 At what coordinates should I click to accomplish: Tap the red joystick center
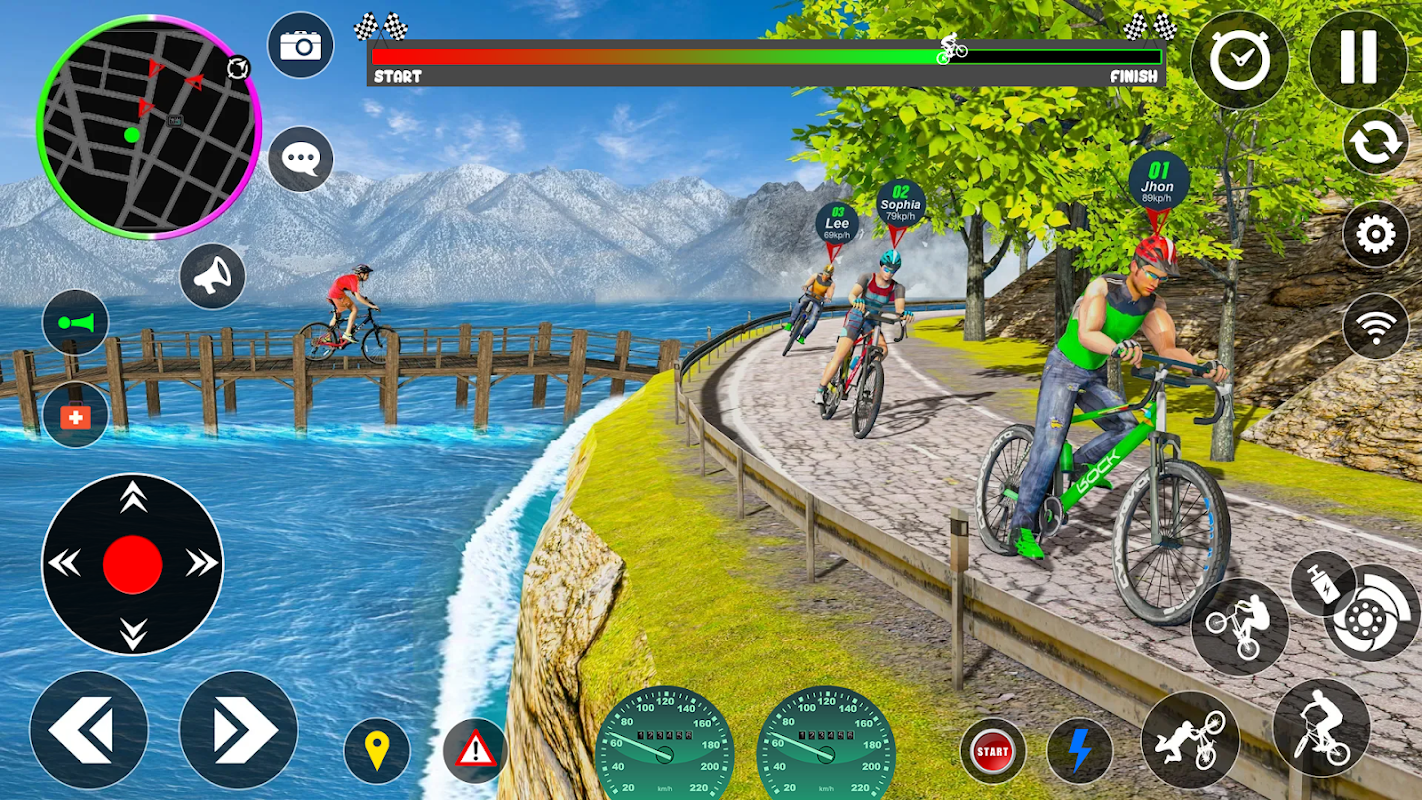(132, 564)
